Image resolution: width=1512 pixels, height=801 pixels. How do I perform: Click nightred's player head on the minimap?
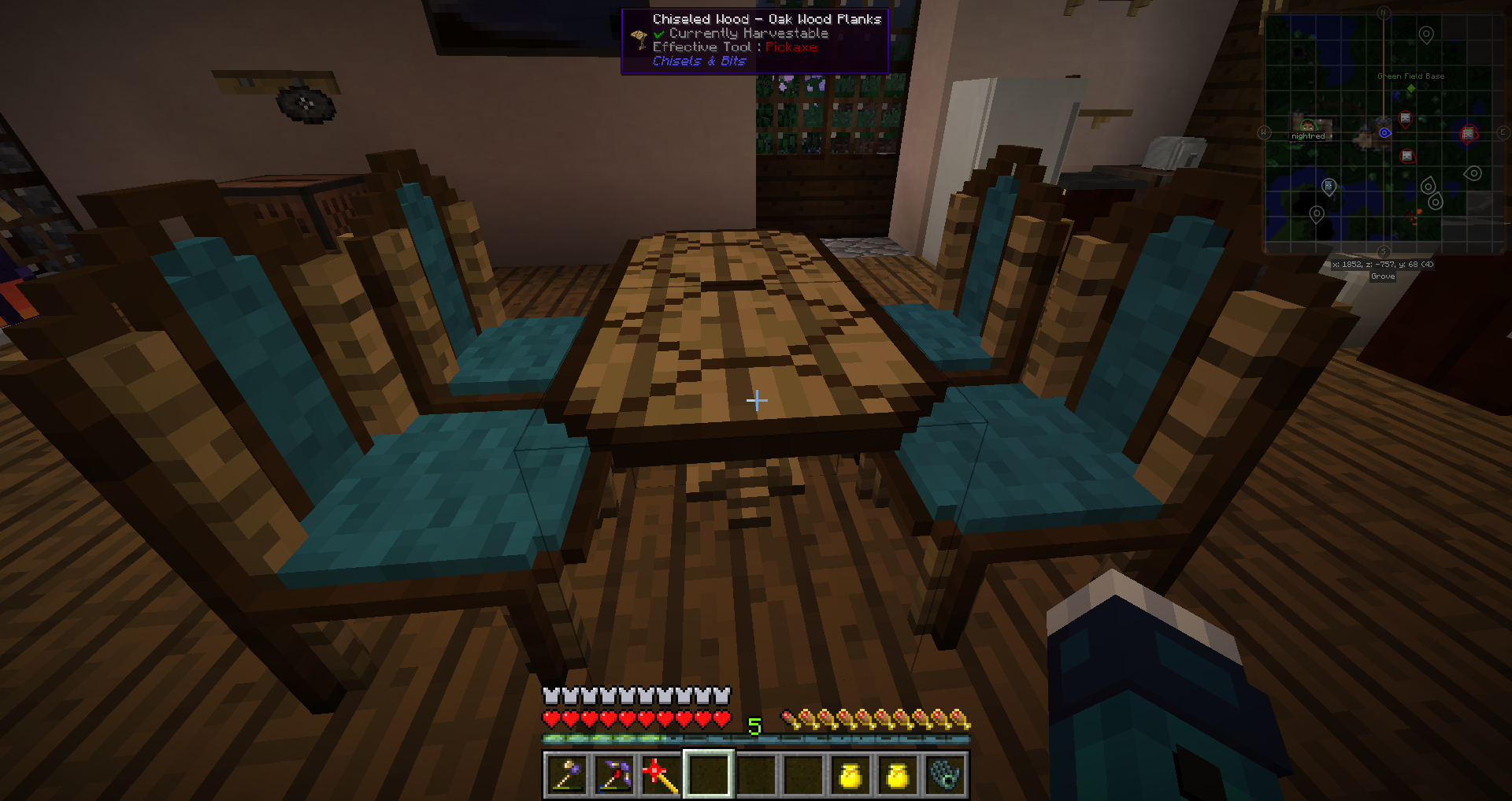point(1307,127)
